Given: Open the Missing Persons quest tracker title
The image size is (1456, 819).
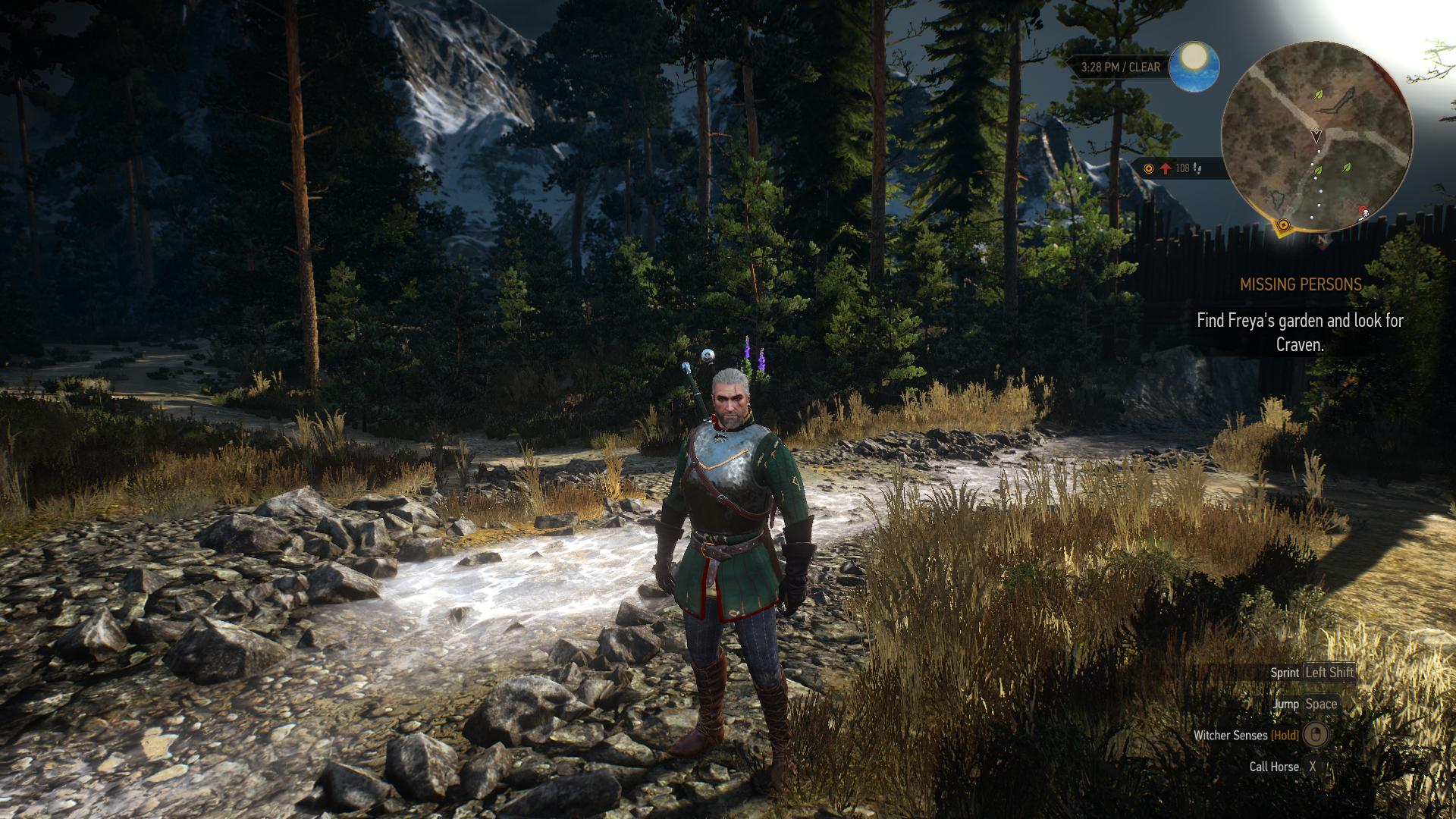Looking at the screenshot, I should click(1301, 284).
